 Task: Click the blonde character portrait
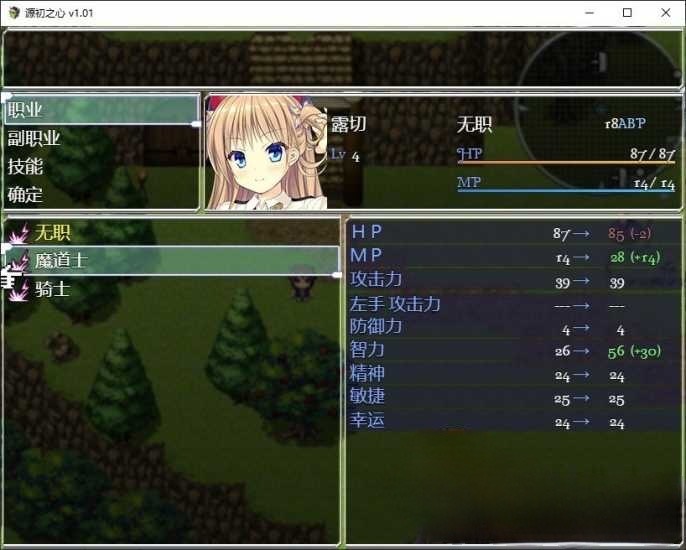266,153
